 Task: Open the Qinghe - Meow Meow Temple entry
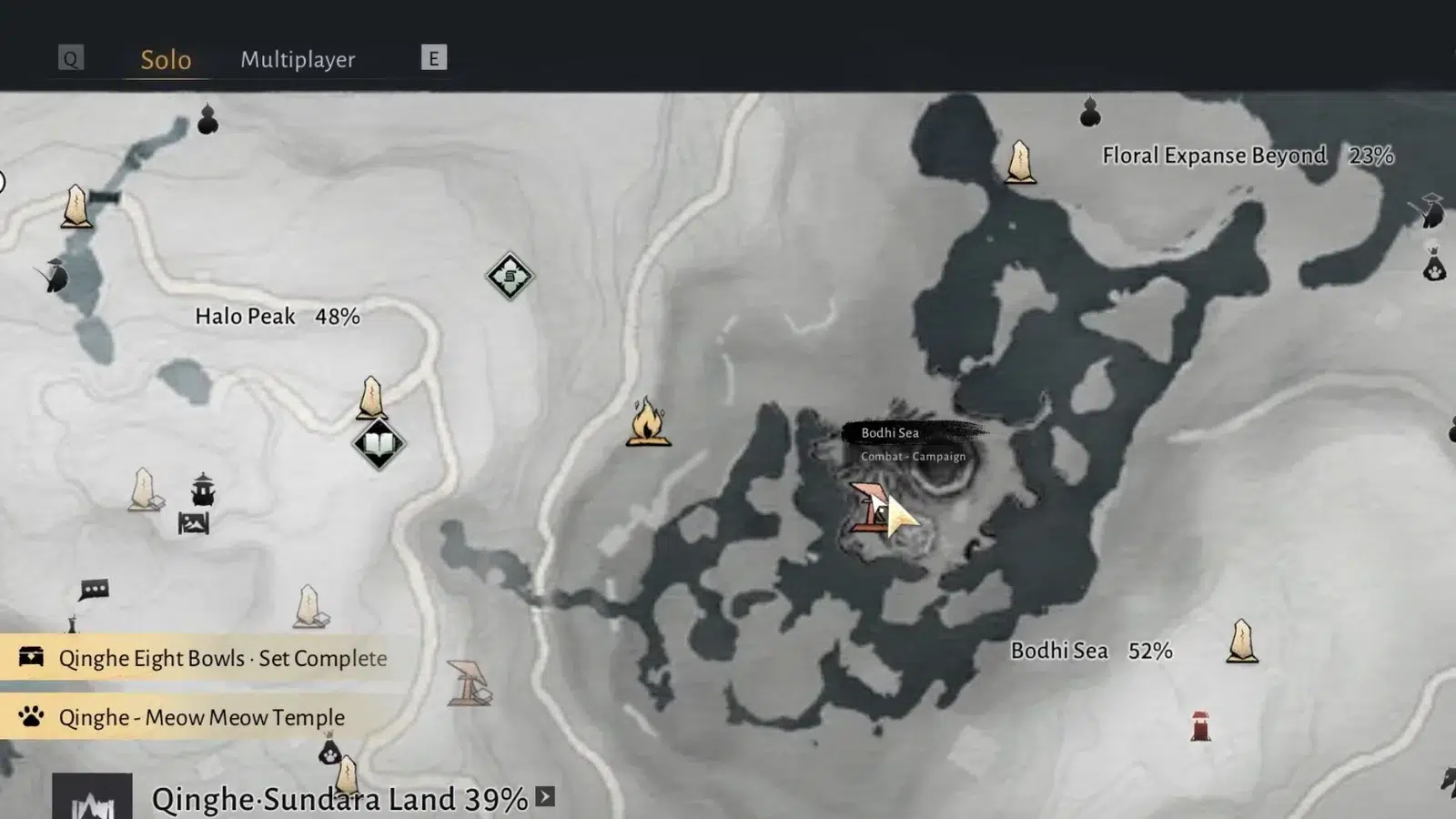tap(201, 717)
